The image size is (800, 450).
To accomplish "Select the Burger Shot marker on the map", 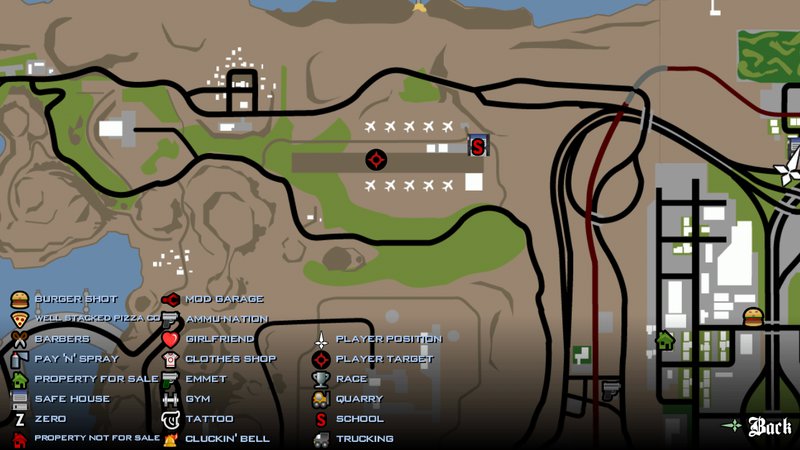I will 753,318.
